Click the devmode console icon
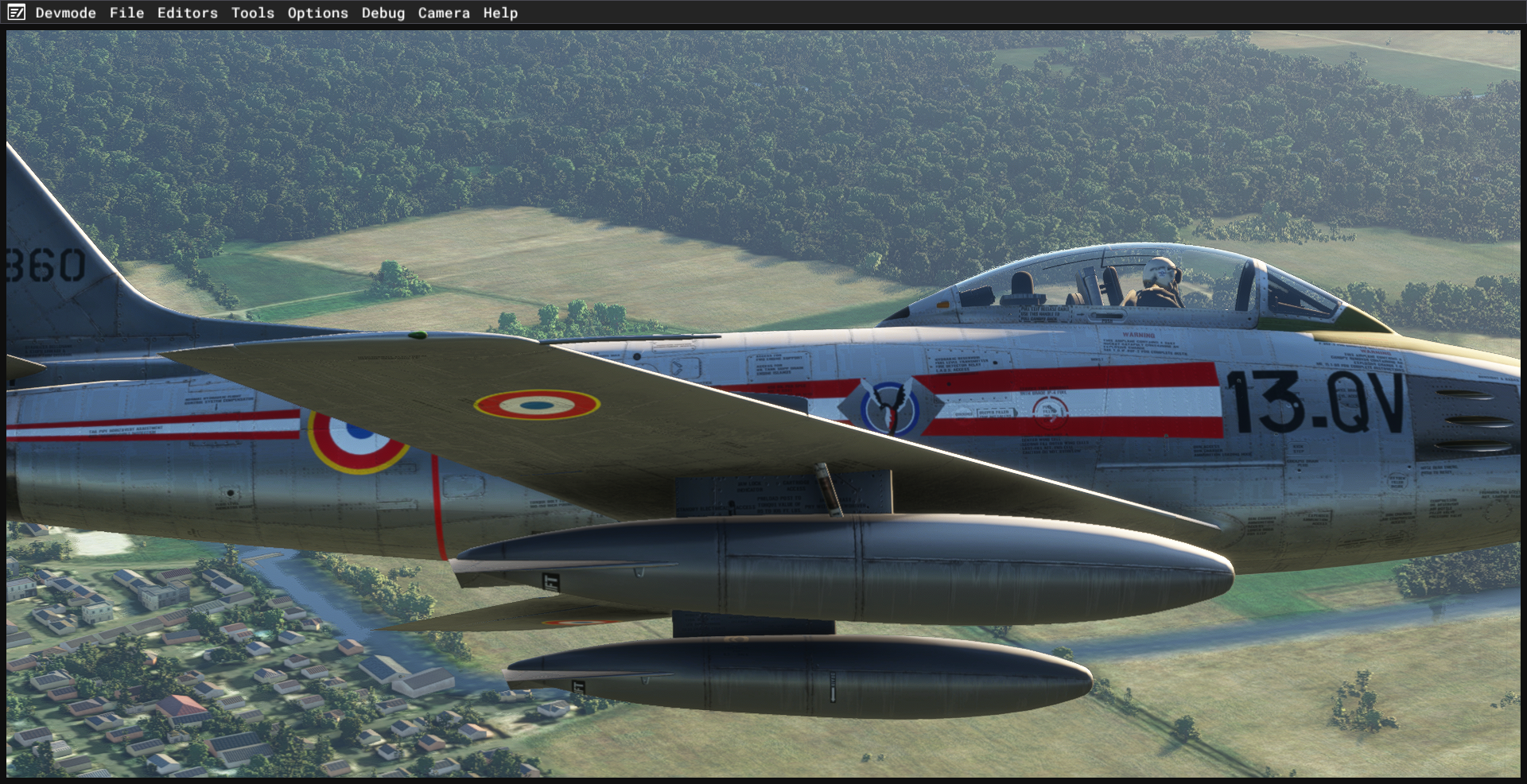This screenshot has width=1527, height=784. click(16, 13)
